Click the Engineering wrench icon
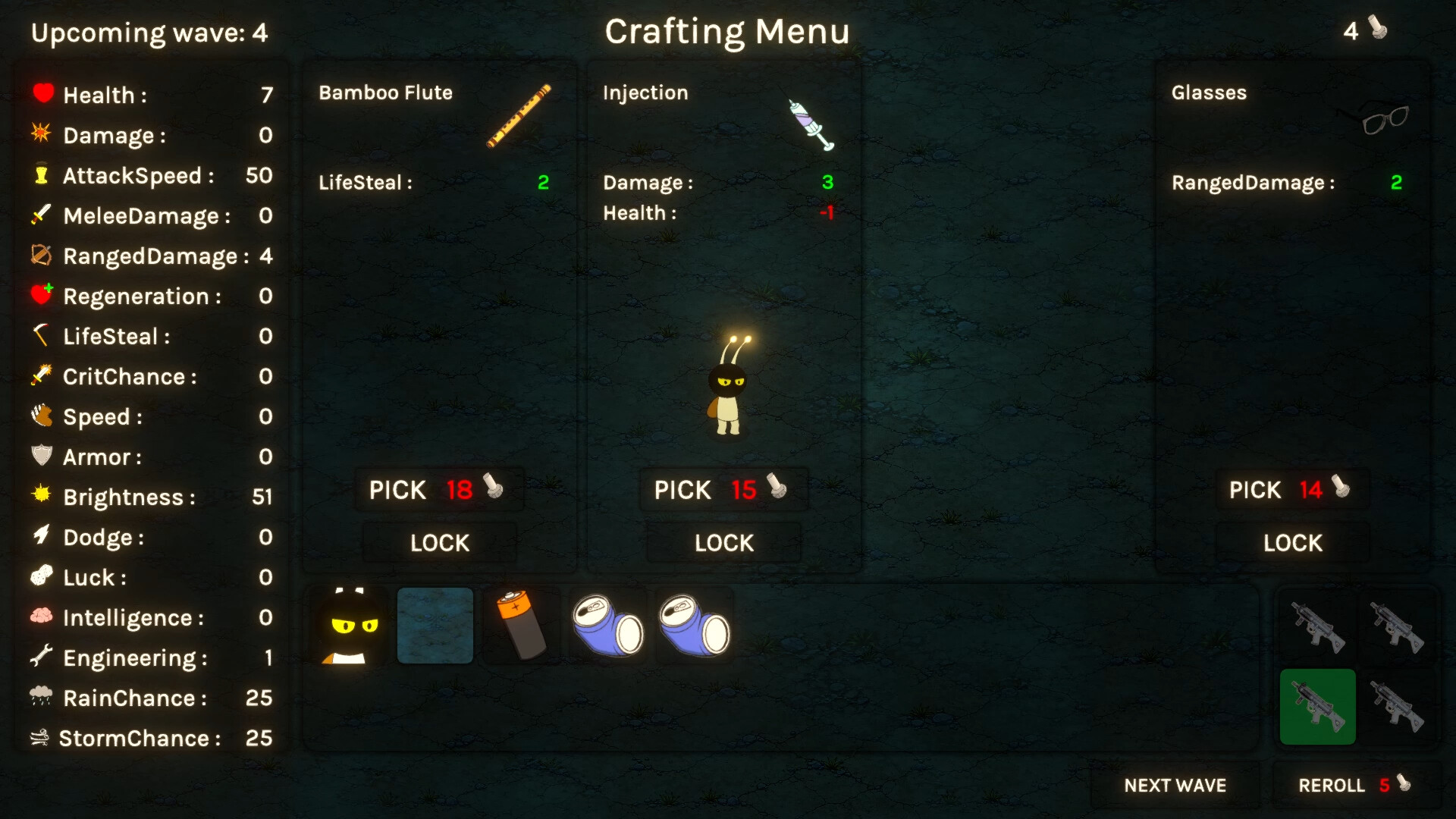 tap(43, 657)
